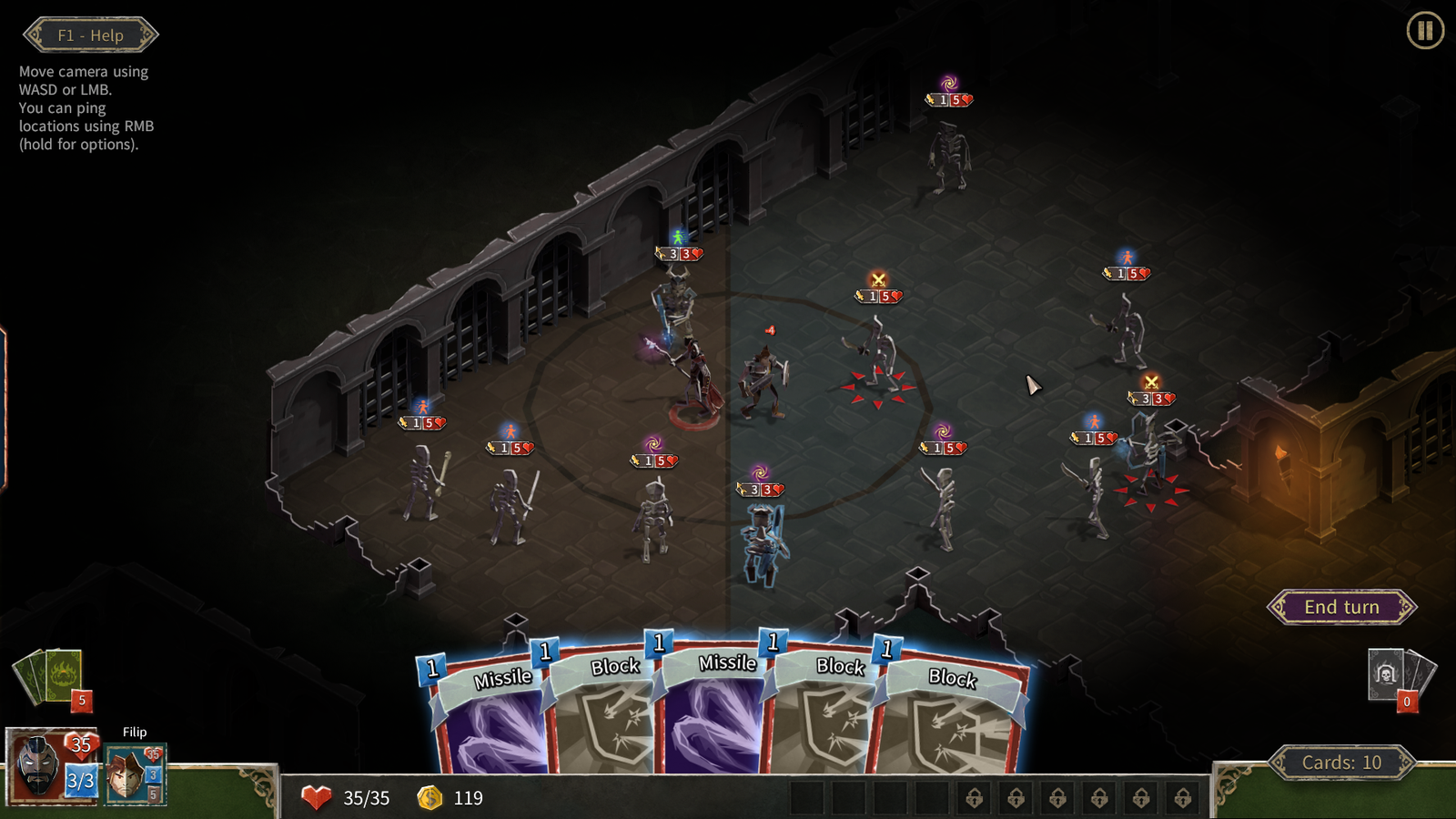Image resolution: width=1456 pixels, height=819 pixels.
Task: View the skull discard pile
Action: click(1397, 675)
